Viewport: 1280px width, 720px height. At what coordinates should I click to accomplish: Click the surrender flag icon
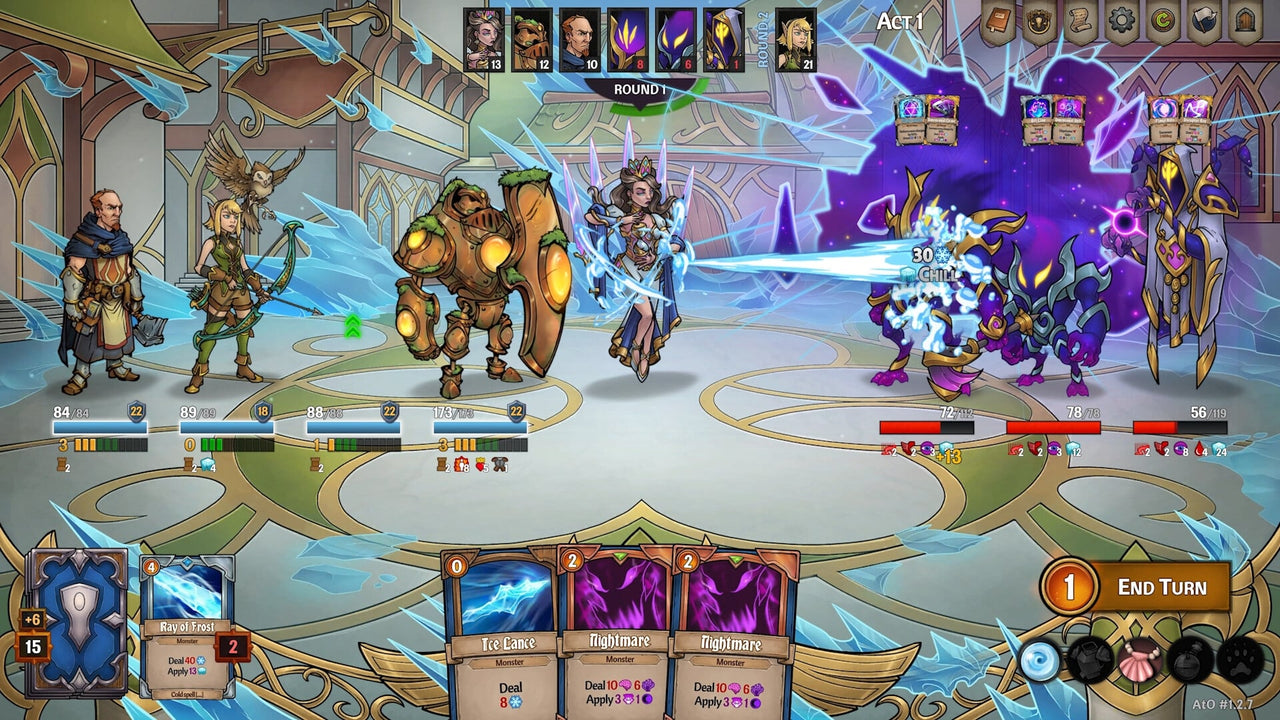[x=1203, y=22]
